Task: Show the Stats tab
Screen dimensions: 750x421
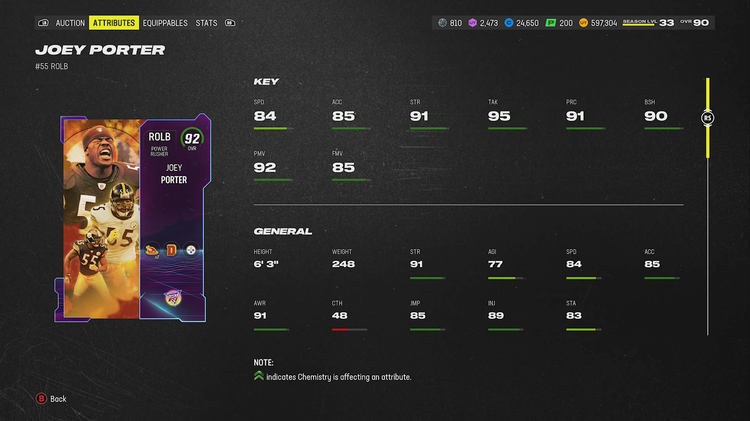Action: (x=207, y=22)
